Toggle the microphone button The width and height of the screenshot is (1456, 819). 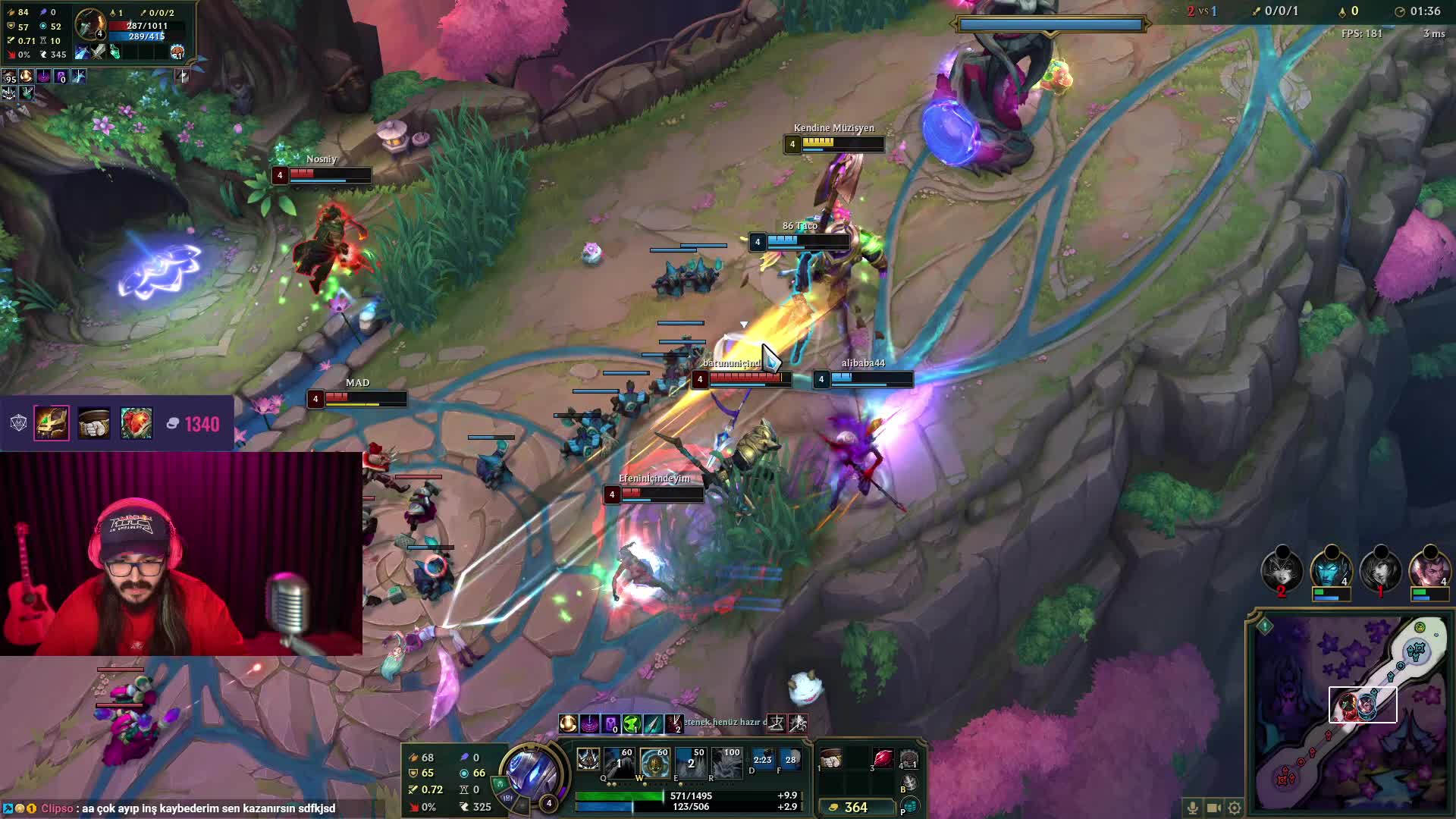(x=1193, y=808)
